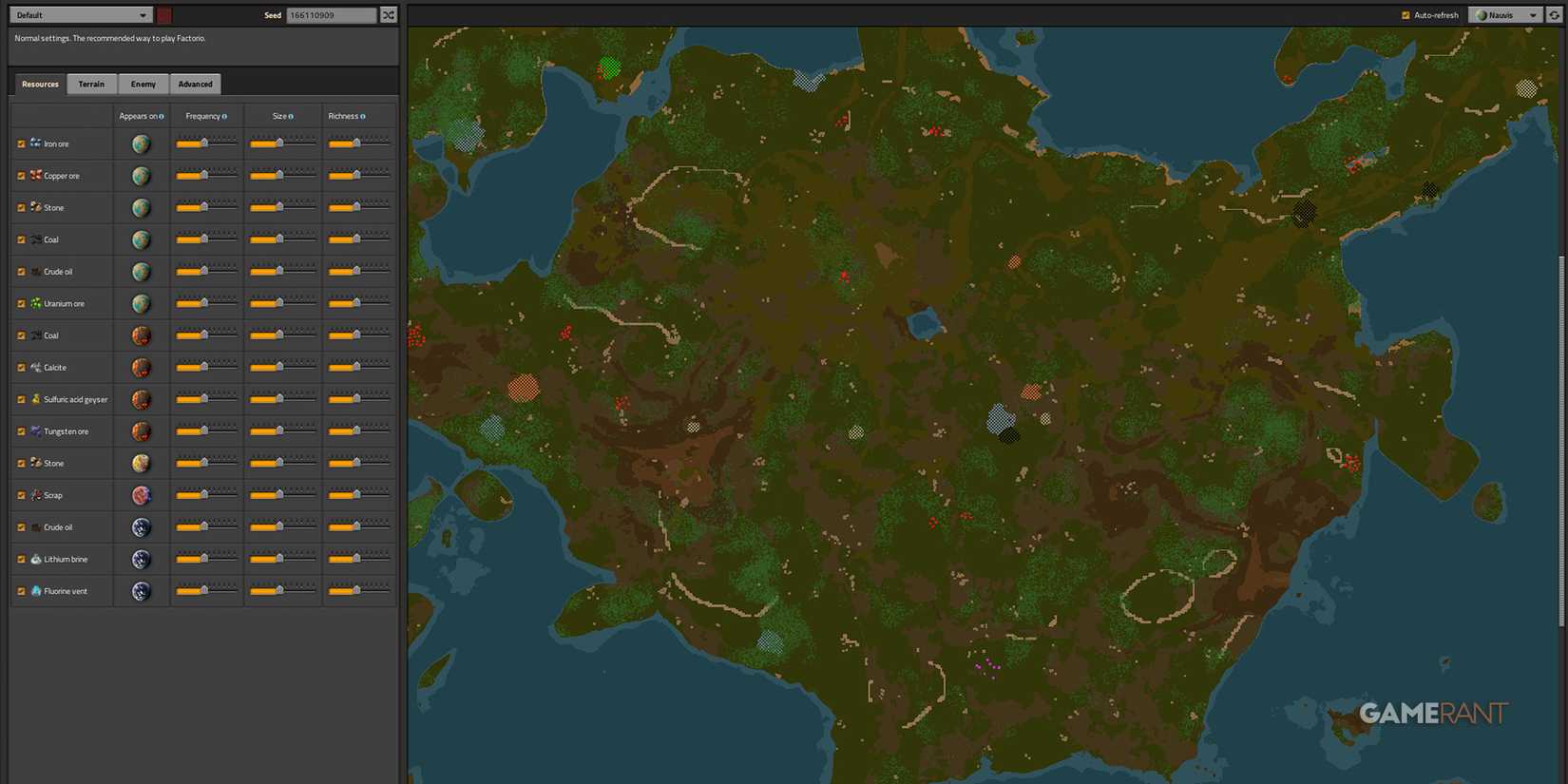The width and height of the screenshot is (1568, 784).
Task: Open the Default preset dropdown
Action: point(80,14)
